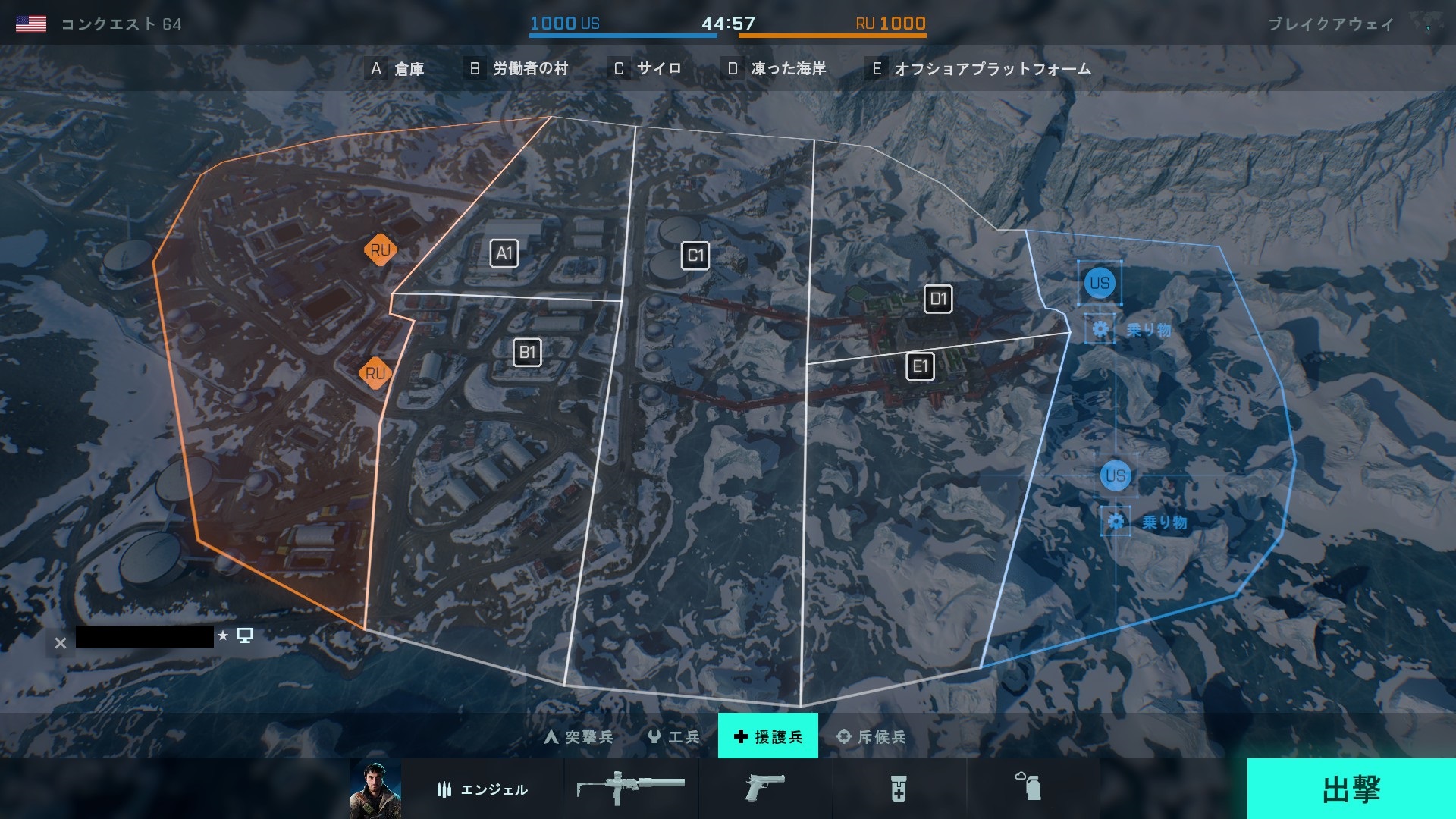This screenshot has width=1456, height=819.
Task: Choose sector B 労働者の村 in the list
Action: pyautogui.click(x=519, y=69)
